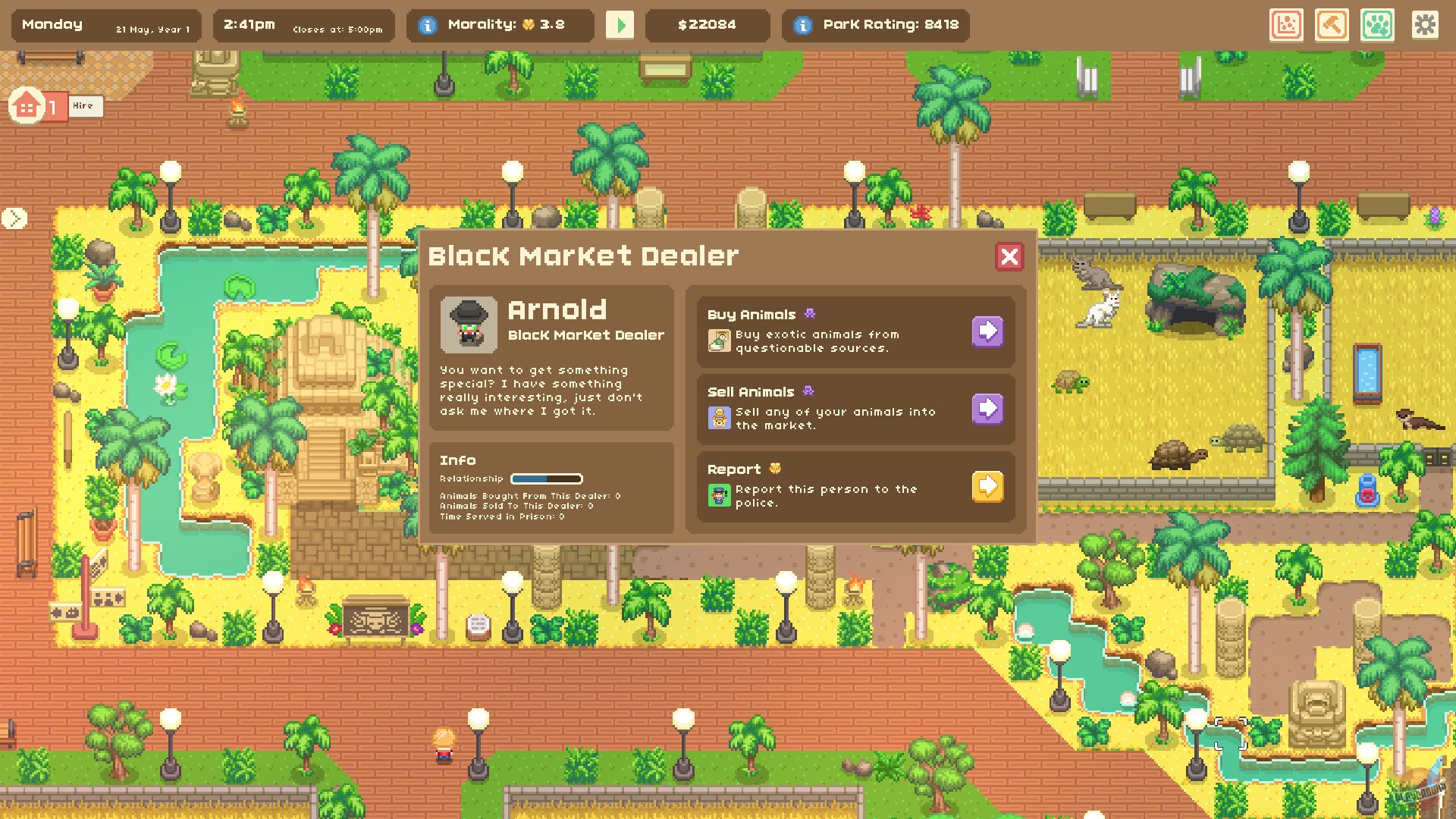Click the Park Rating info icon
1456x819 pixels.
[802, 24]
